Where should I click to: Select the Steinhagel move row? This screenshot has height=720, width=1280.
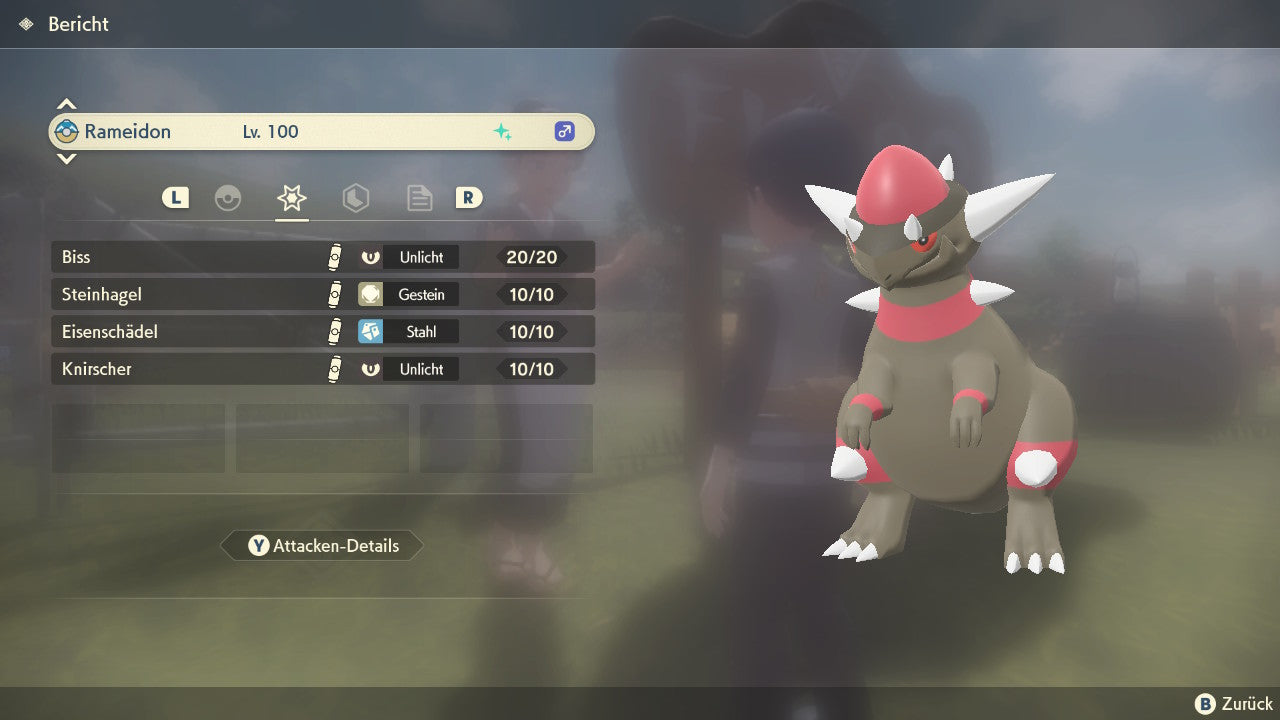tap(322, 294)
